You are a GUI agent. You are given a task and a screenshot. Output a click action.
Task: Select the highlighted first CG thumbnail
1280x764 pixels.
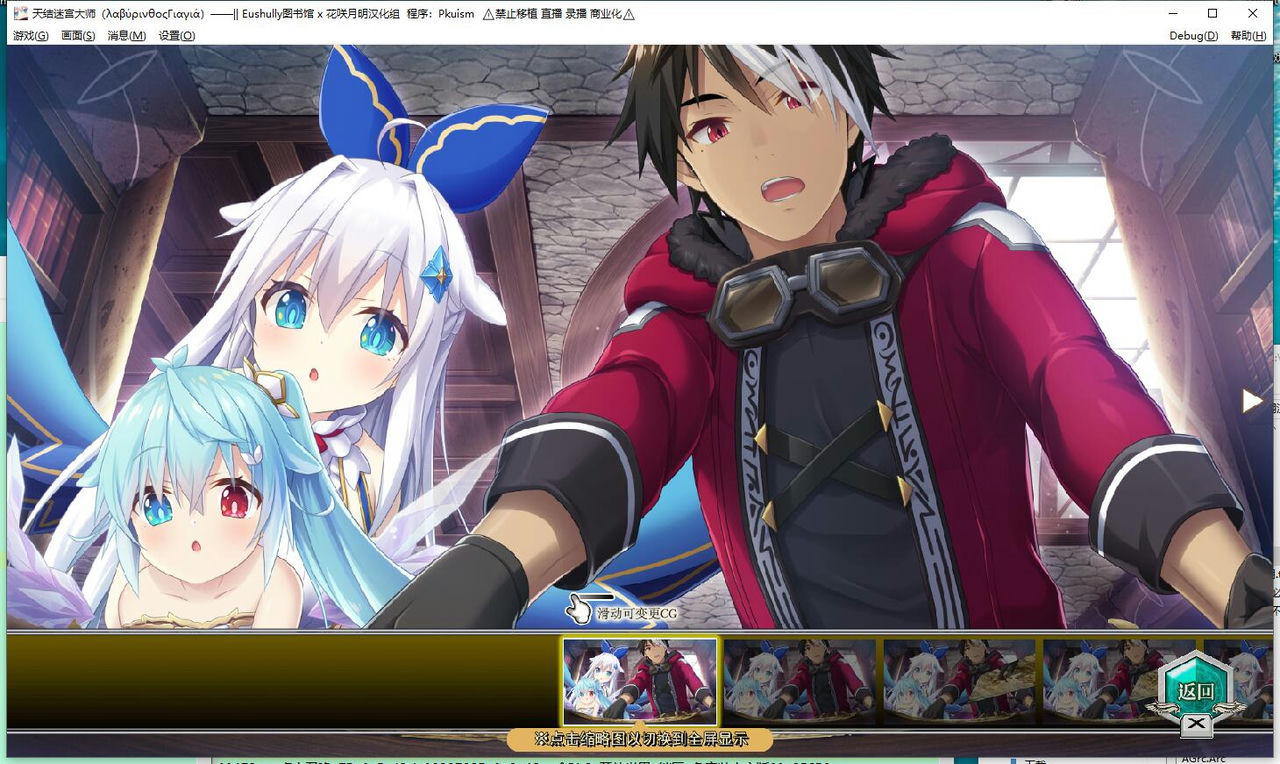pos(640,682)
